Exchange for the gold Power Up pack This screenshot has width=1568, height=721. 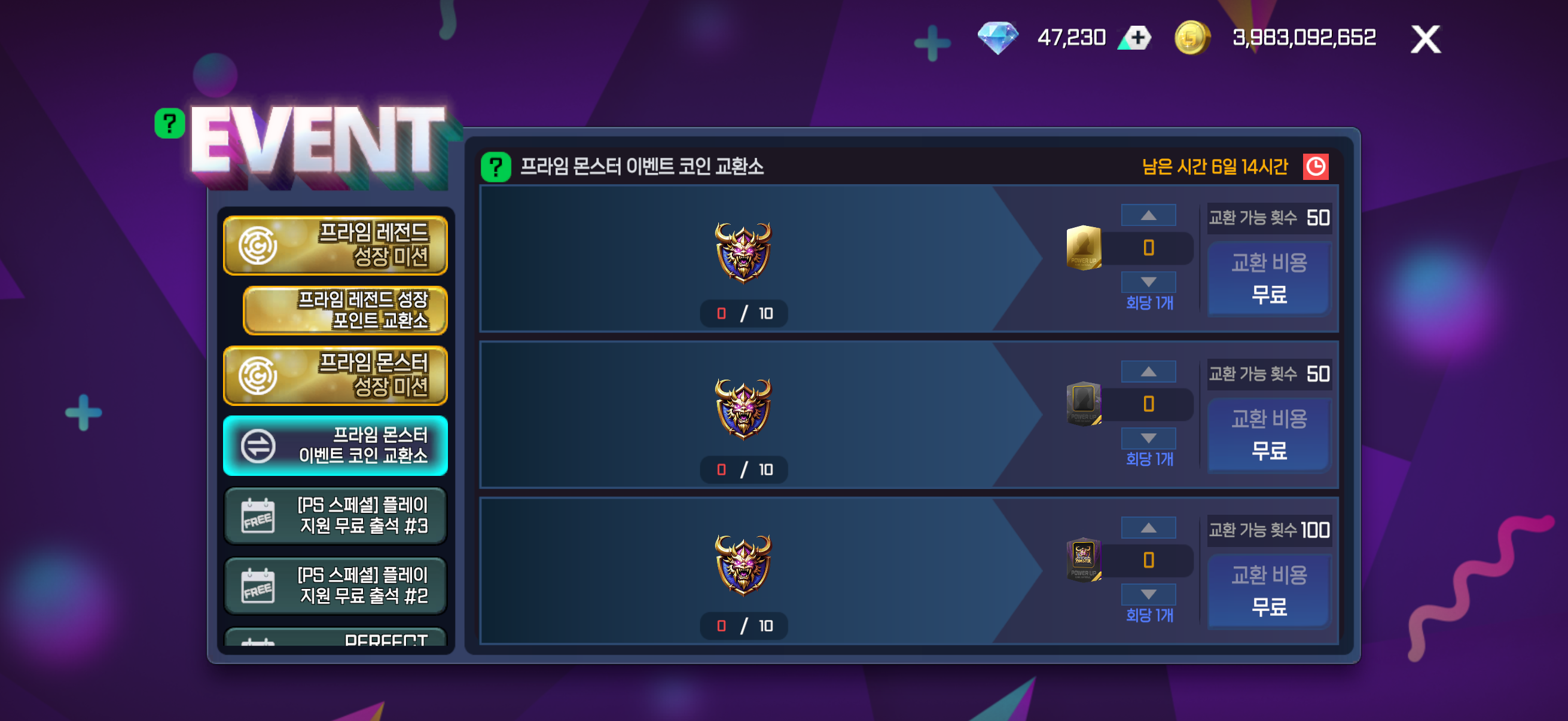tap(1268, 279)
